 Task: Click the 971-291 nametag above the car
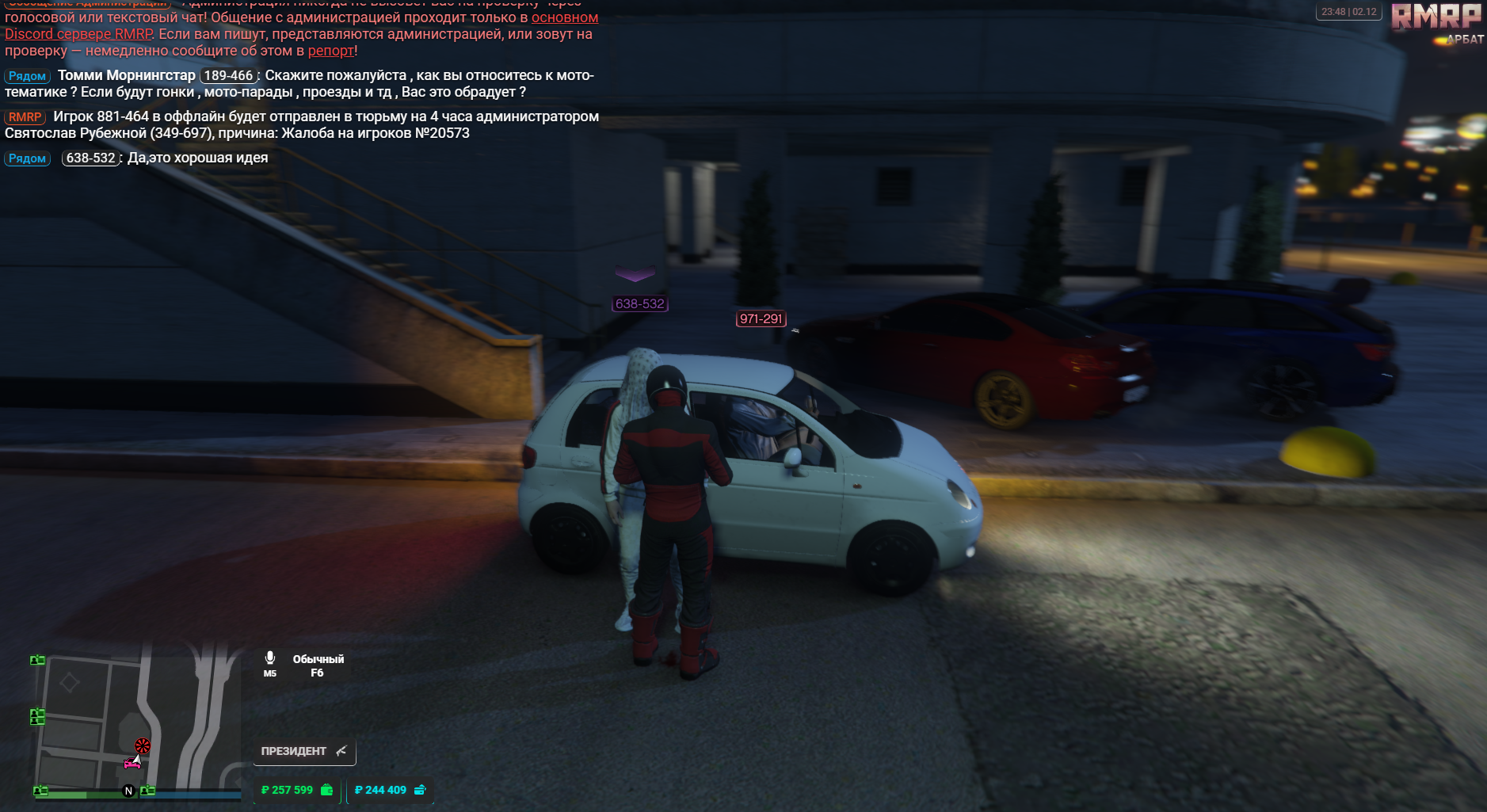[x=761, y=318]
